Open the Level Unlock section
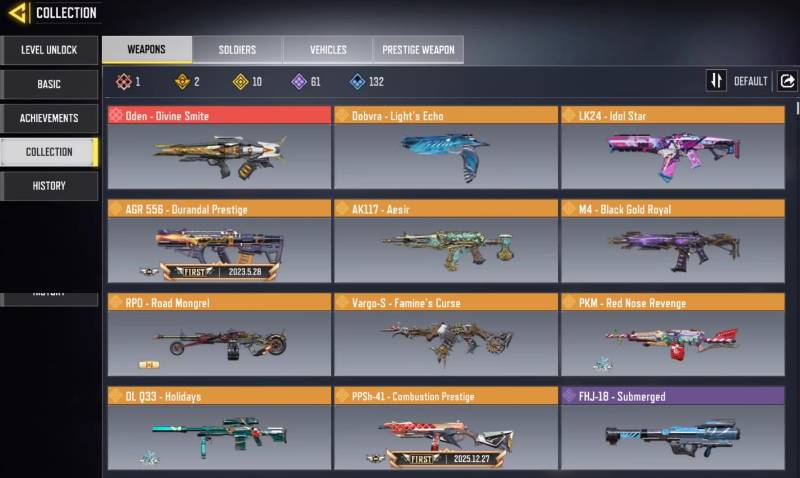Viewport: 800px width, 478px height. coord(49,50)
